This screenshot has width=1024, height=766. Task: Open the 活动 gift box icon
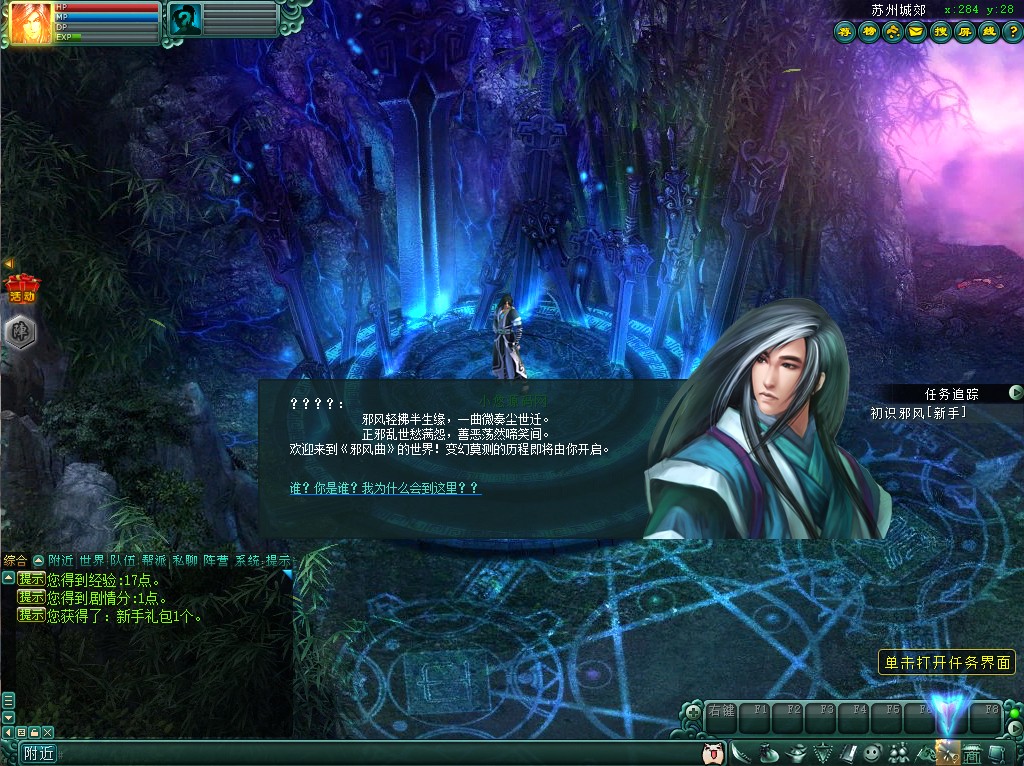coord(21,286)
